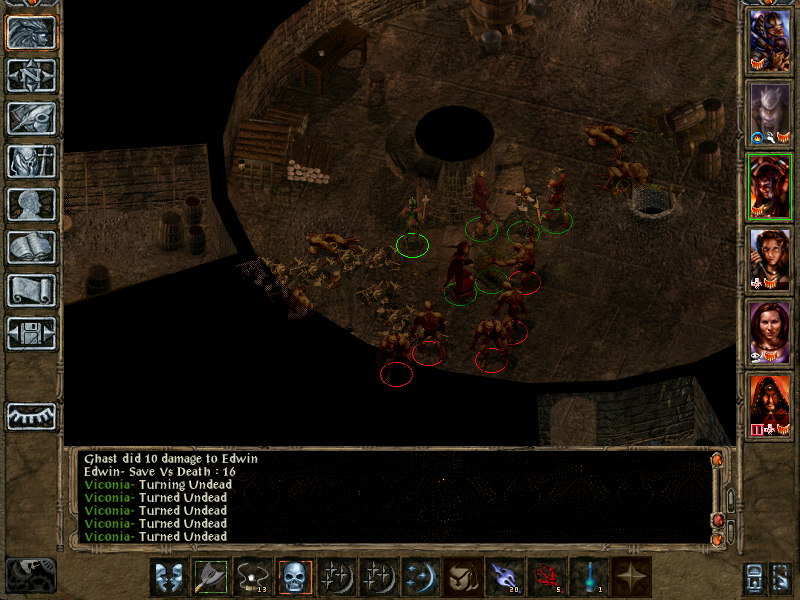Open the priest scroll screen

(32, 290)
